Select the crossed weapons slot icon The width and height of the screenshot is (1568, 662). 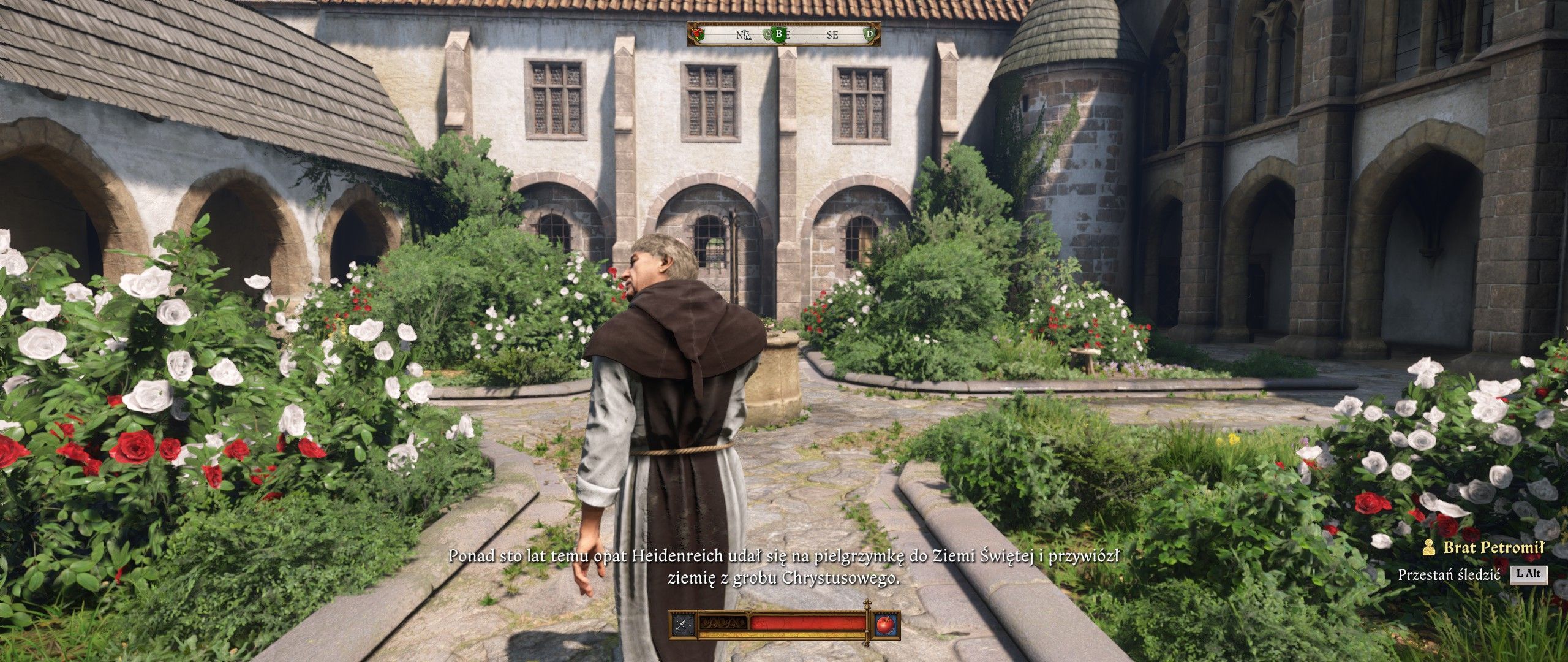pos(682,625)
